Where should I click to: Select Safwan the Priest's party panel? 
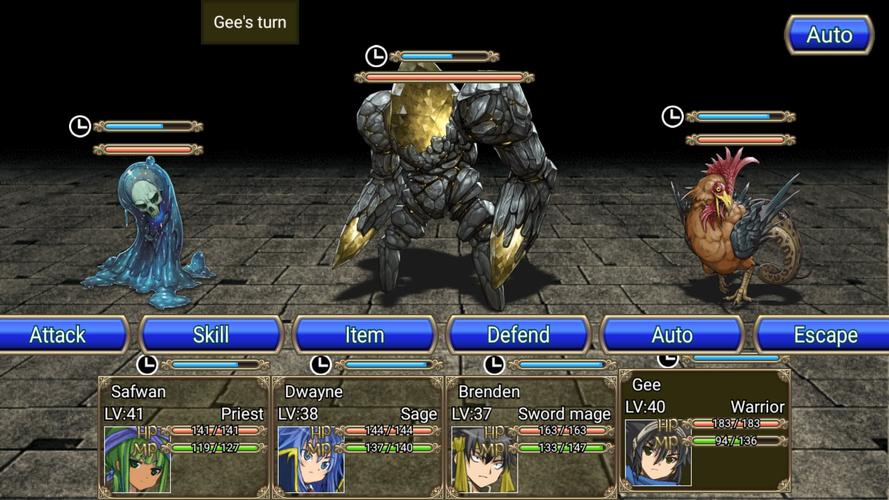184,435
